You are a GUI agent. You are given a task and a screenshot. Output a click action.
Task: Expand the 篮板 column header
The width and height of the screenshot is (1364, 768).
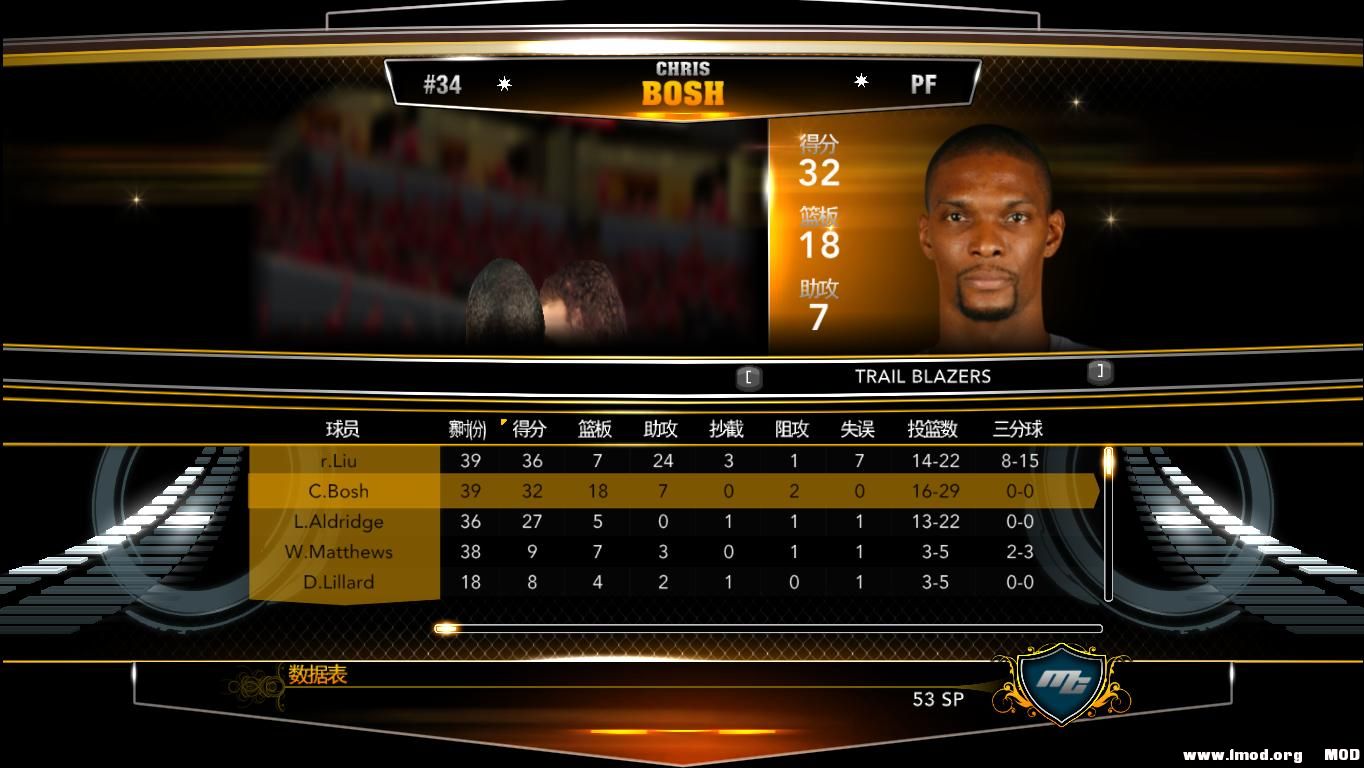tap(595, 430)
